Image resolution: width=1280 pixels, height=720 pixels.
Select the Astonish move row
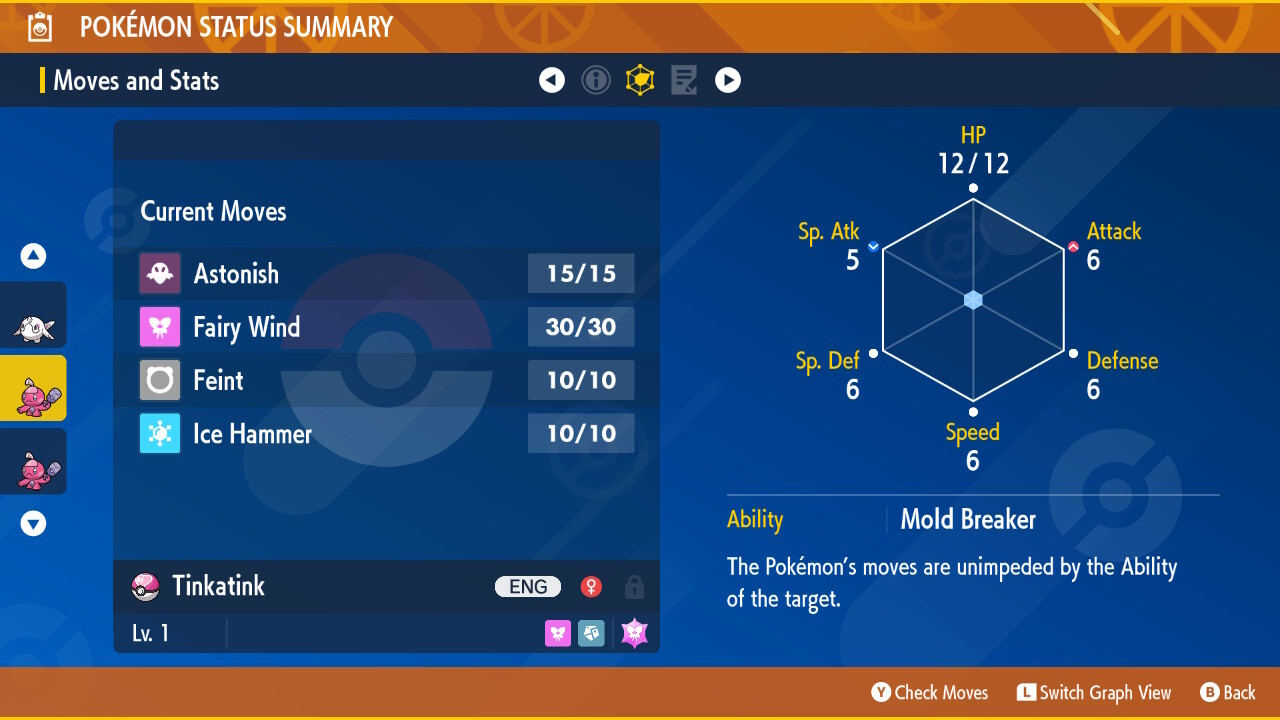click(386, 273)
